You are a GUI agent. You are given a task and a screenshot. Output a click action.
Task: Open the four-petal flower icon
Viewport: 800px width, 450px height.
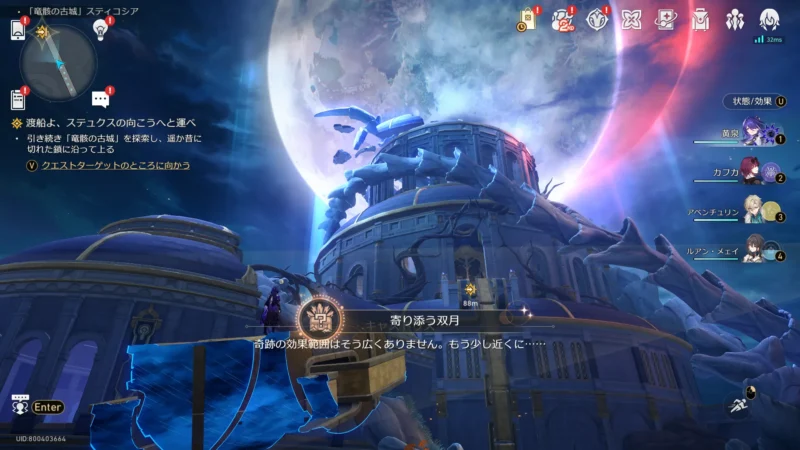click(x=631, y=19)
